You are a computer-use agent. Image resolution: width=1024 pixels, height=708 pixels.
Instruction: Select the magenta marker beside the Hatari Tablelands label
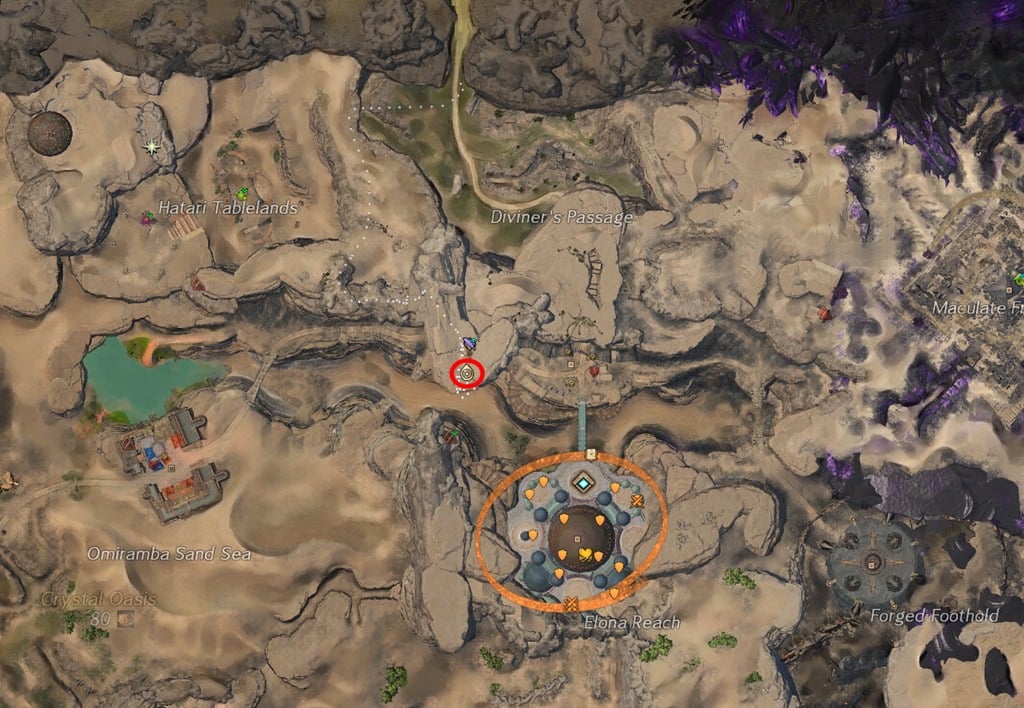click(147, 215)
